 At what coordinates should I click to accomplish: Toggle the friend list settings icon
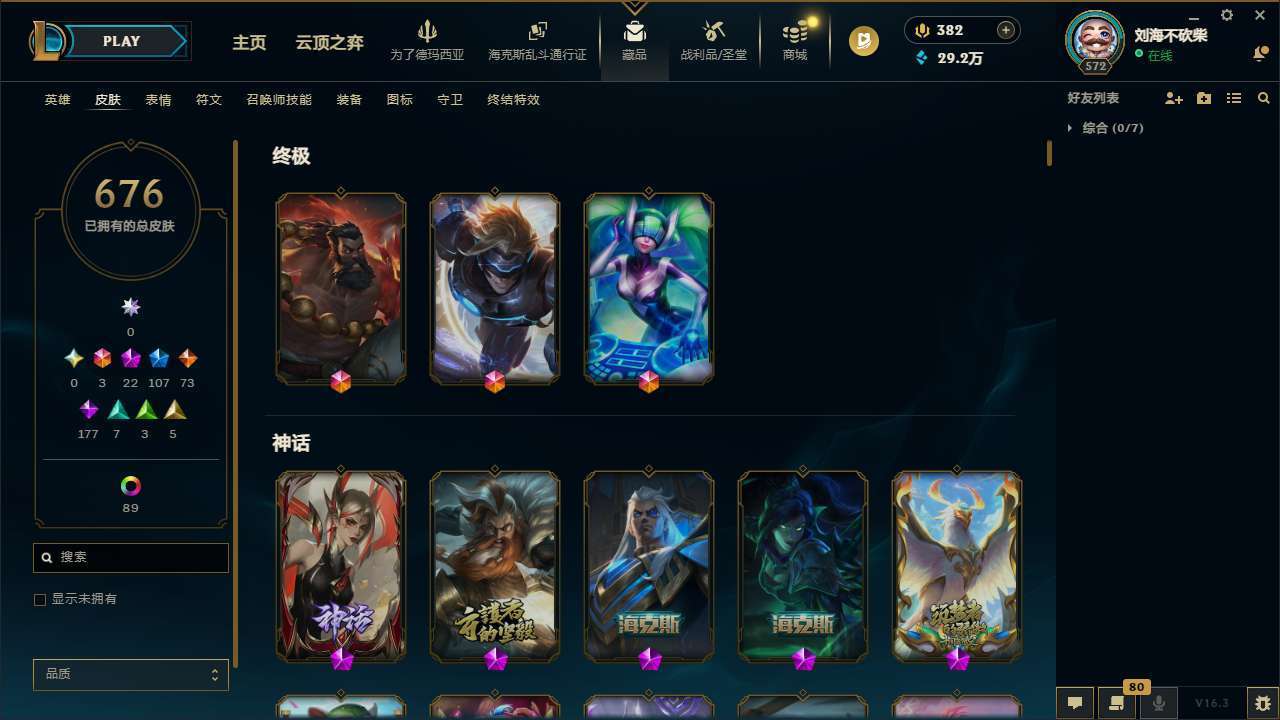(1234, 98)
